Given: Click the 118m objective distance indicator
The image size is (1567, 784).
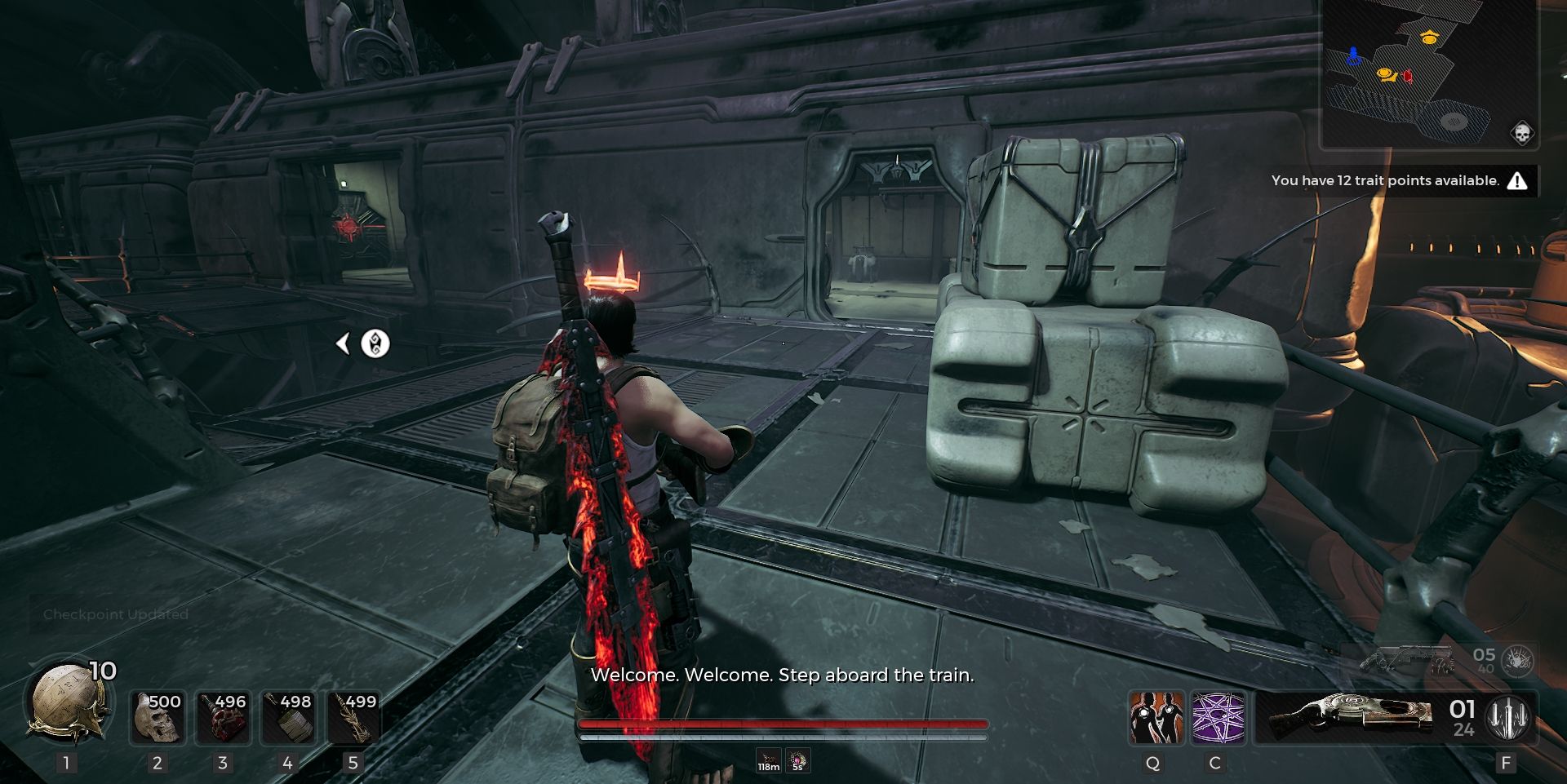Looking at the screenshot, I should 768,759.
